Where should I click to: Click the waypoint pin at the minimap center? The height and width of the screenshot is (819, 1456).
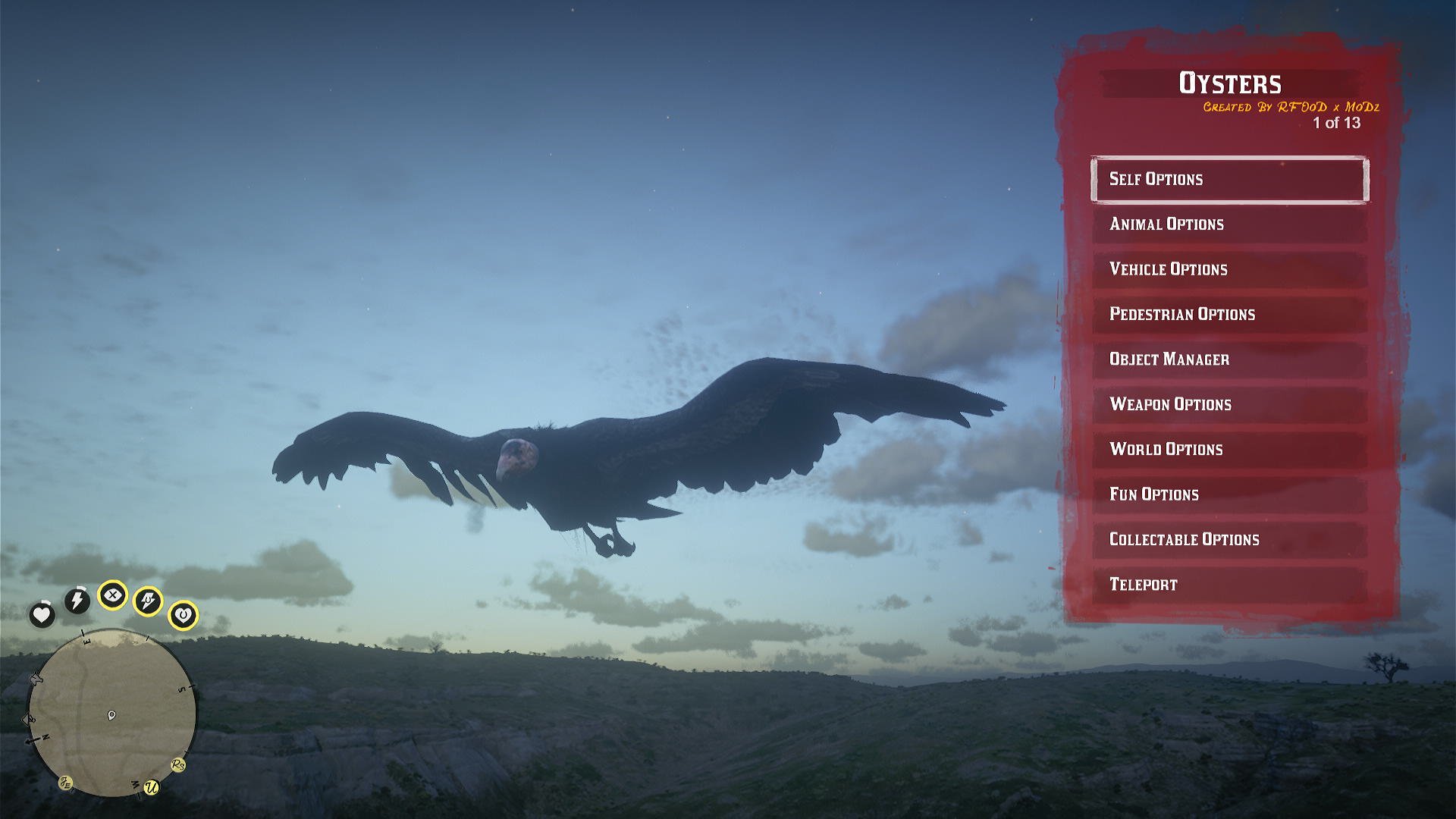coord(111,714)
